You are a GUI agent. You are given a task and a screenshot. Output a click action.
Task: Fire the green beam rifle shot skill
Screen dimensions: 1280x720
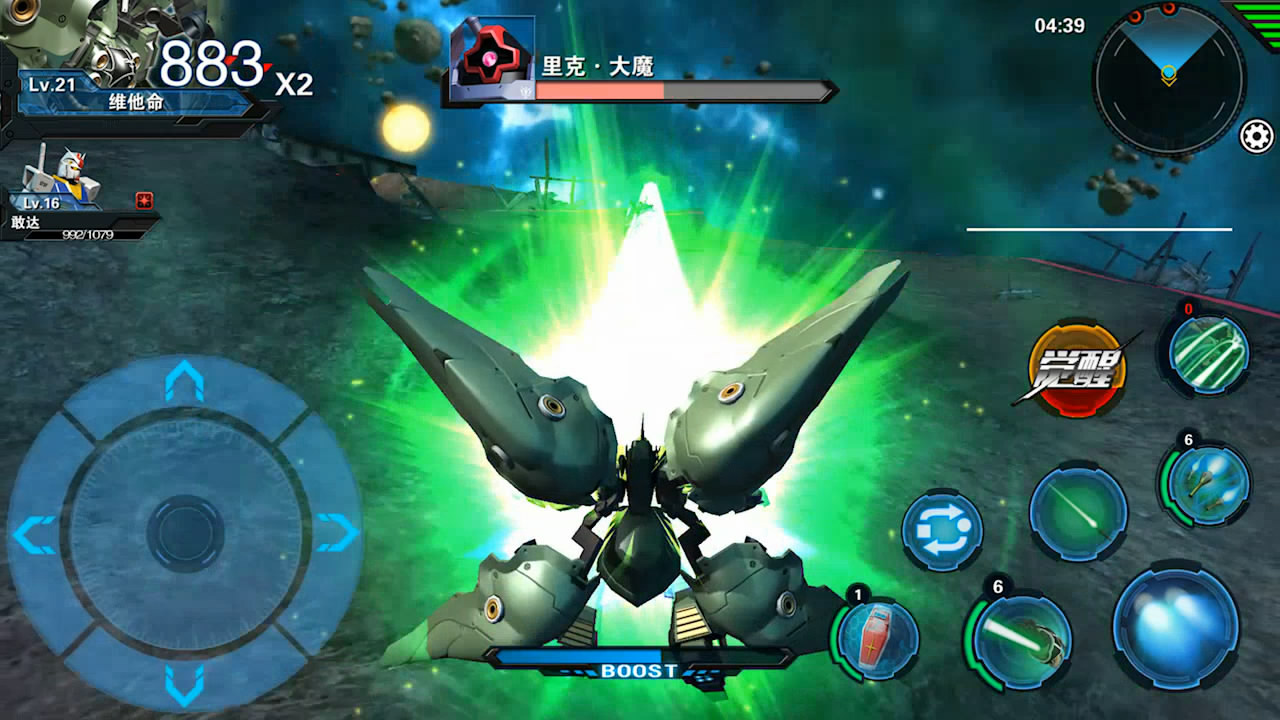1078,514
